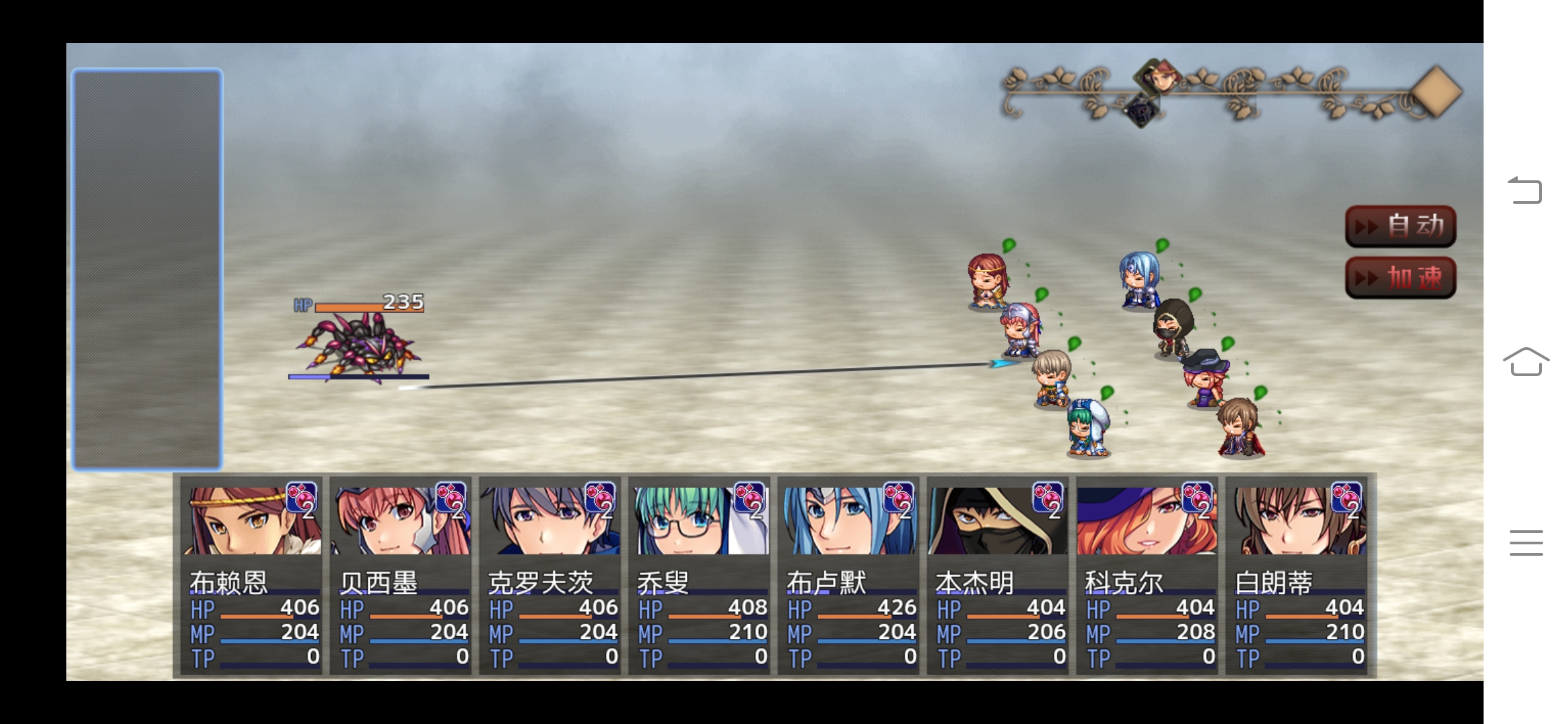1568x724 pixels.
Task: Toggle the 自动 auto-battle button
Action: [1400, 226]
